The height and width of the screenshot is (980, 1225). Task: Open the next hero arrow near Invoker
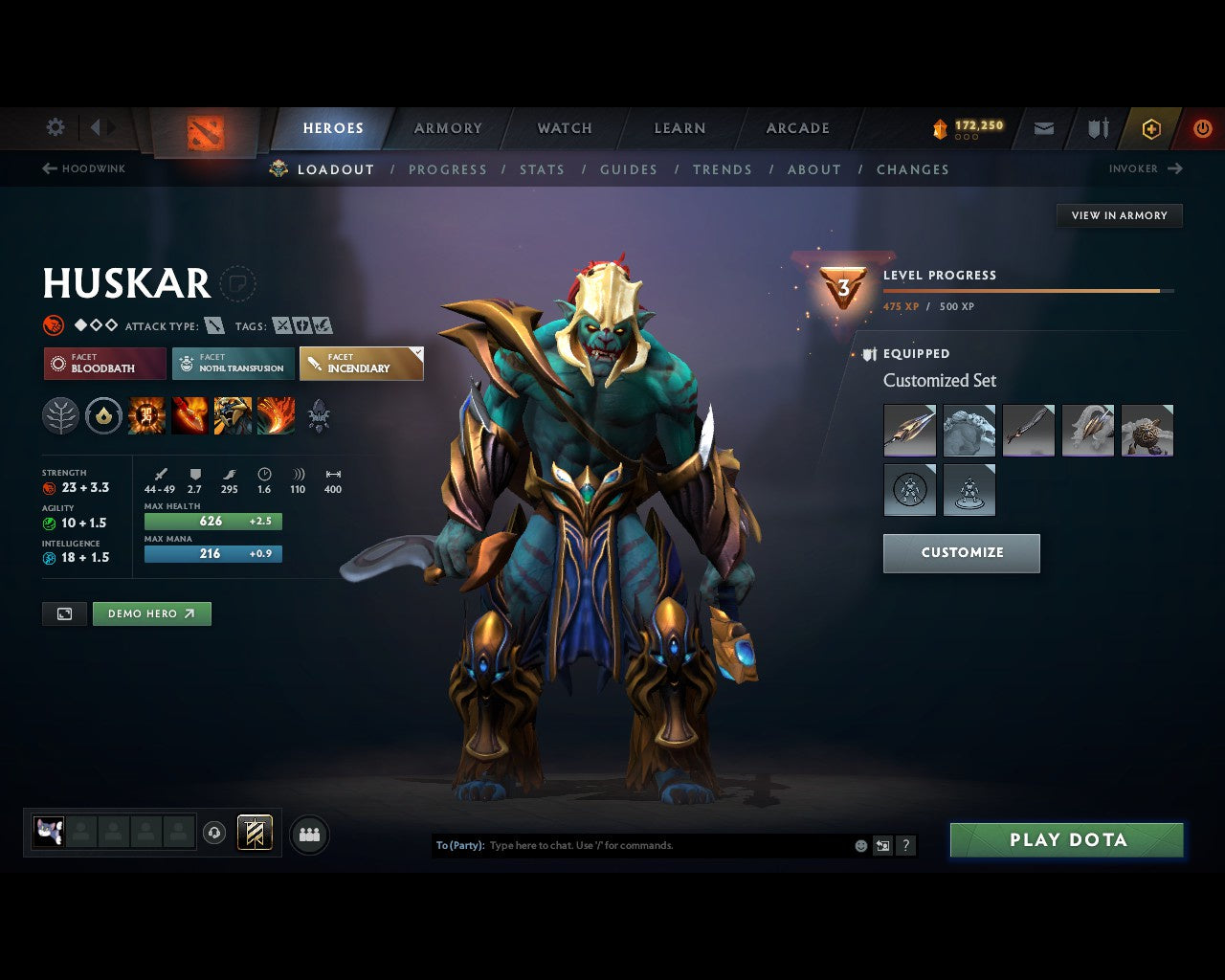coord(1176,168)
